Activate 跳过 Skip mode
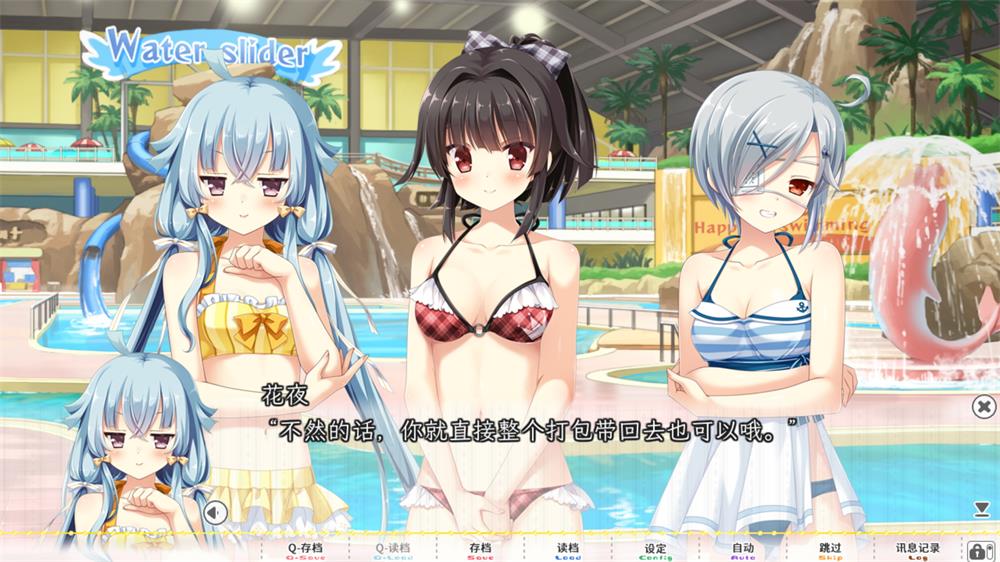1000x562 pixels. pos(830,549)
